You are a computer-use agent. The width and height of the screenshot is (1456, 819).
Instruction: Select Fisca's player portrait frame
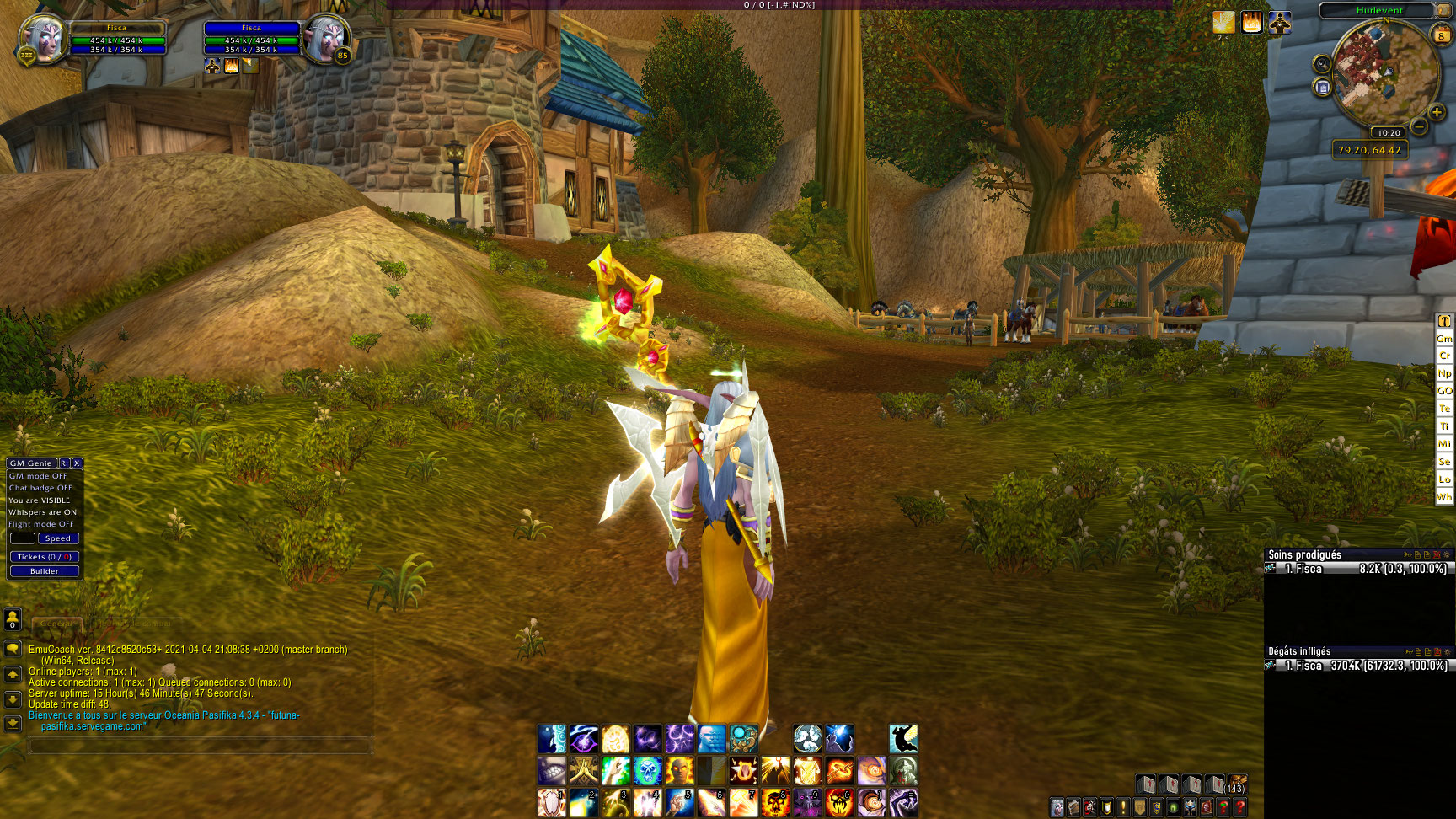(42, 39)
